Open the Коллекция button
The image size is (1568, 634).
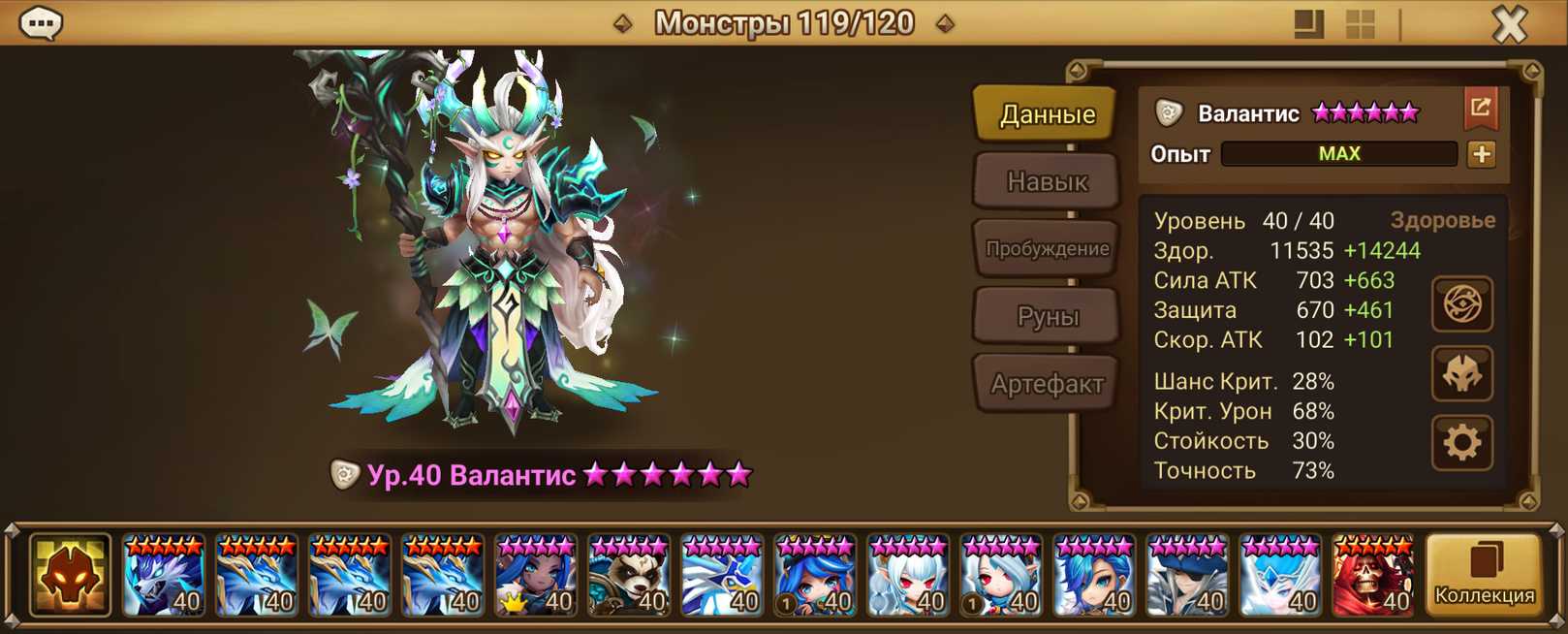click(1484, 575)
